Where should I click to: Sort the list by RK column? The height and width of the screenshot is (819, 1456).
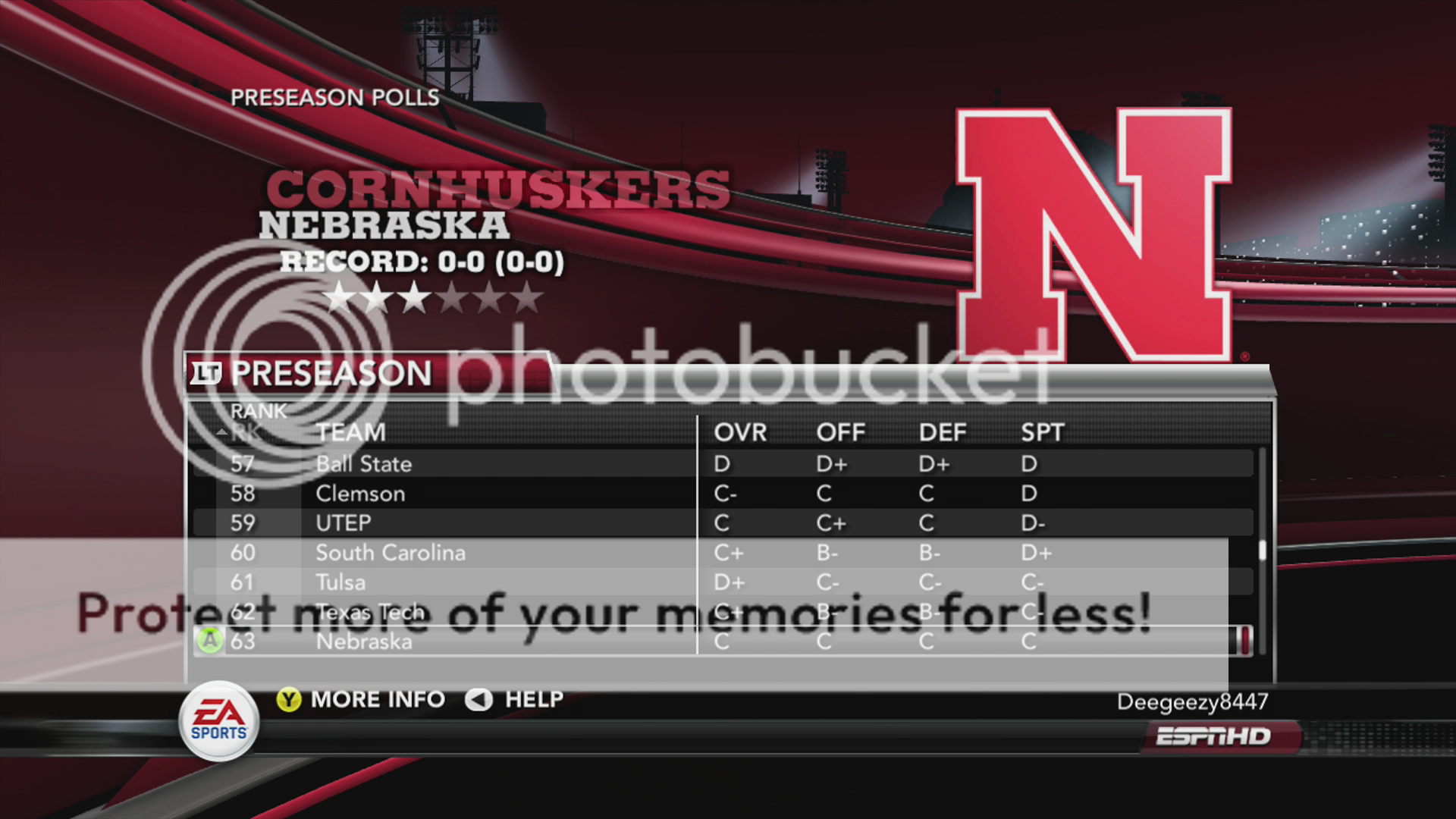click(x=245, y=433)
